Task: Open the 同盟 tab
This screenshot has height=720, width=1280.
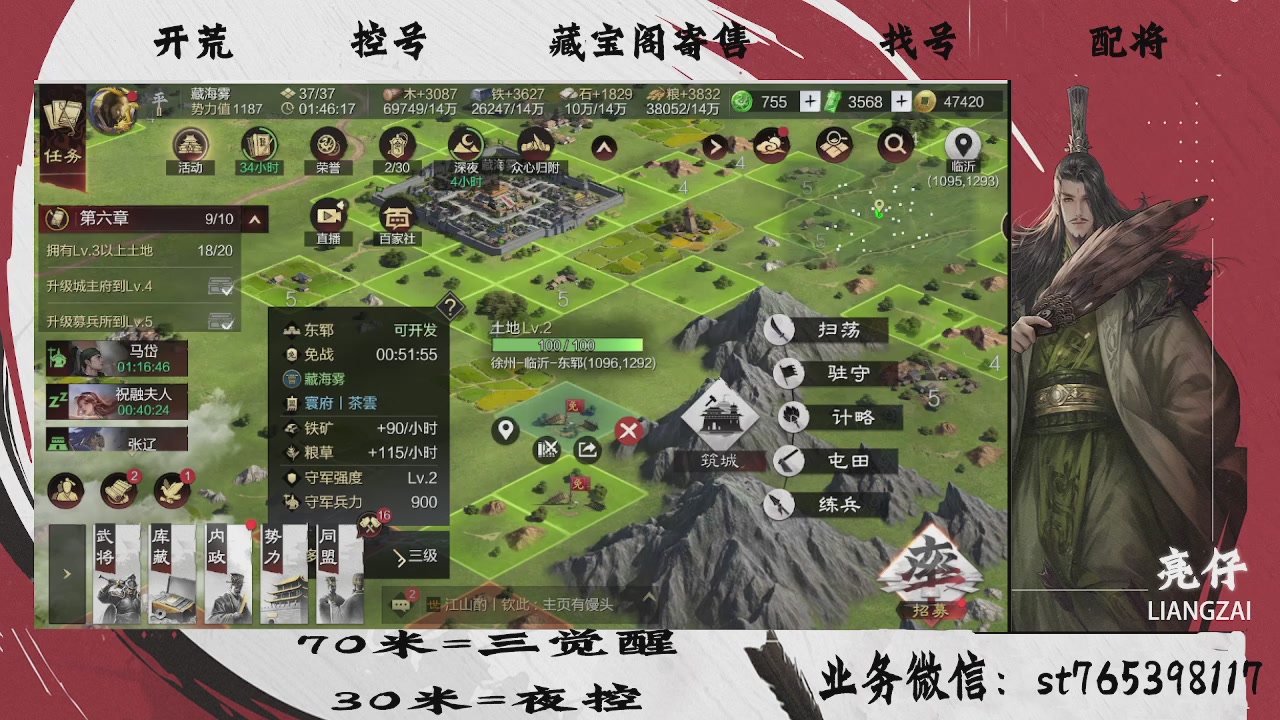Action: 340,570
